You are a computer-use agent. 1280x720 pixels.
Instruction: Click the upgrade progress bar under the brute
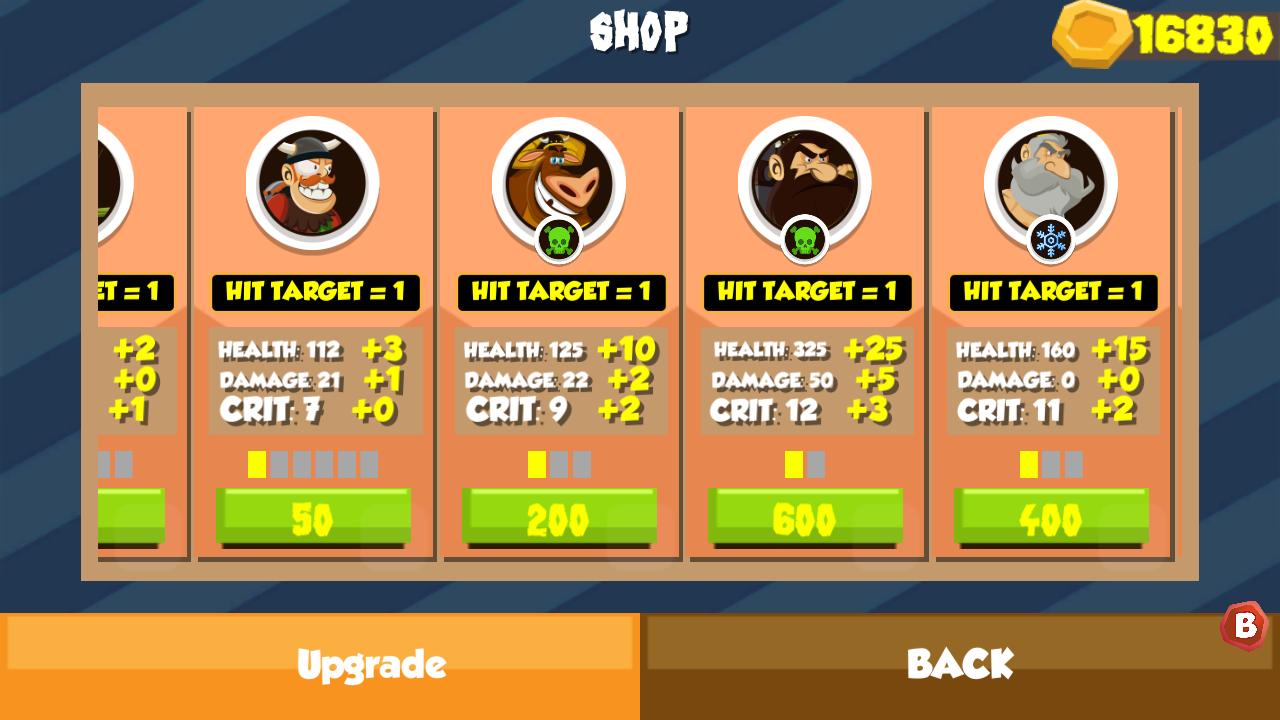(x=806, y=463)
